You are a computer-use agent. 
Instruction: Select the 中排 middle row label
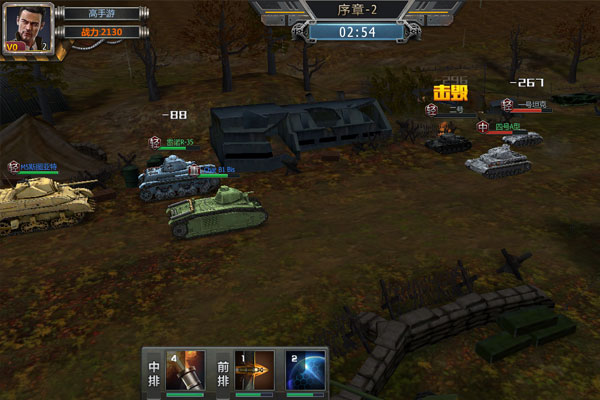point(153,376)
